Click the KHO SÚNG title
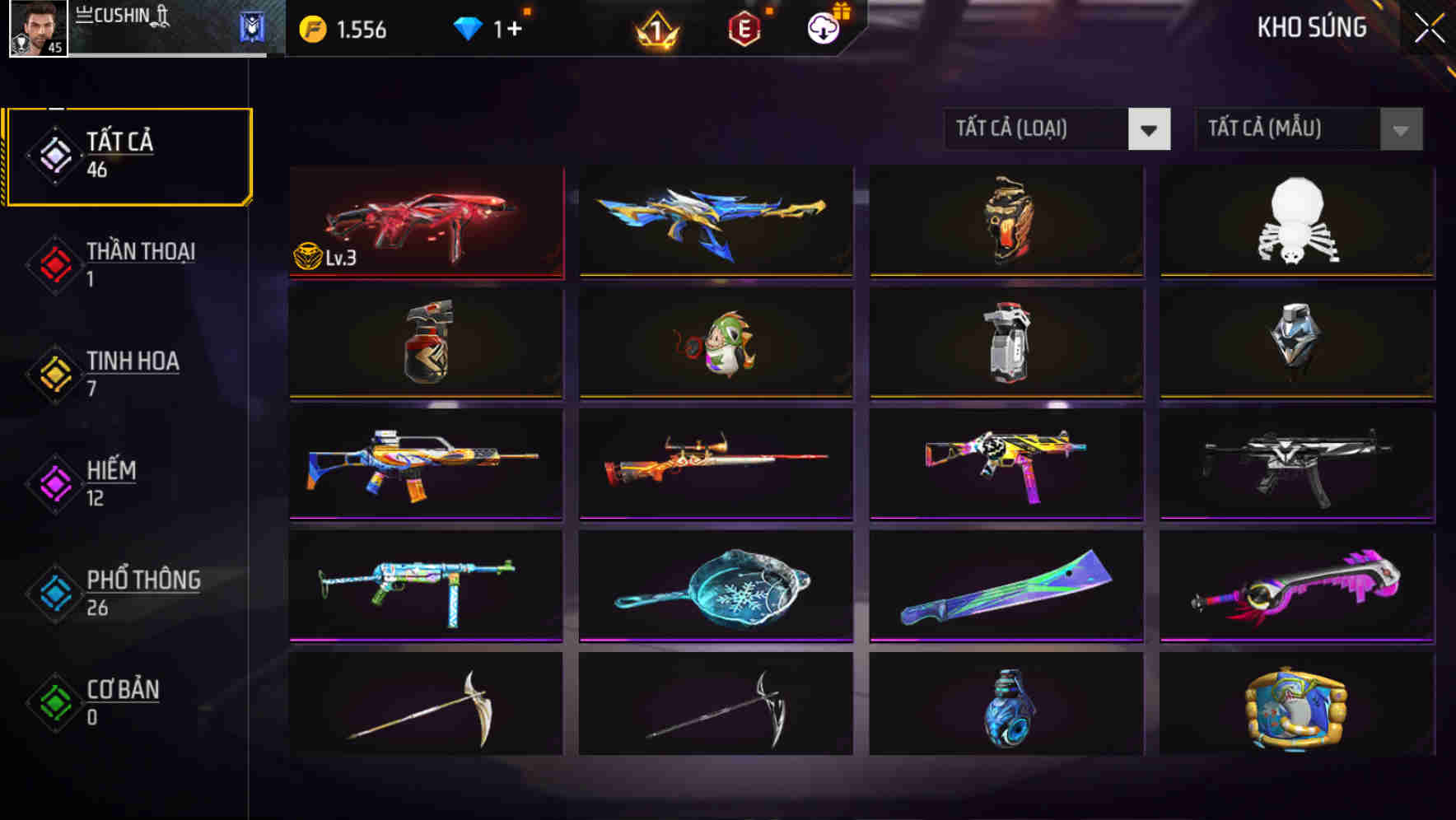Image resolution: width=1456 pixels, height=820 pixels. (x=1311, y=27)
